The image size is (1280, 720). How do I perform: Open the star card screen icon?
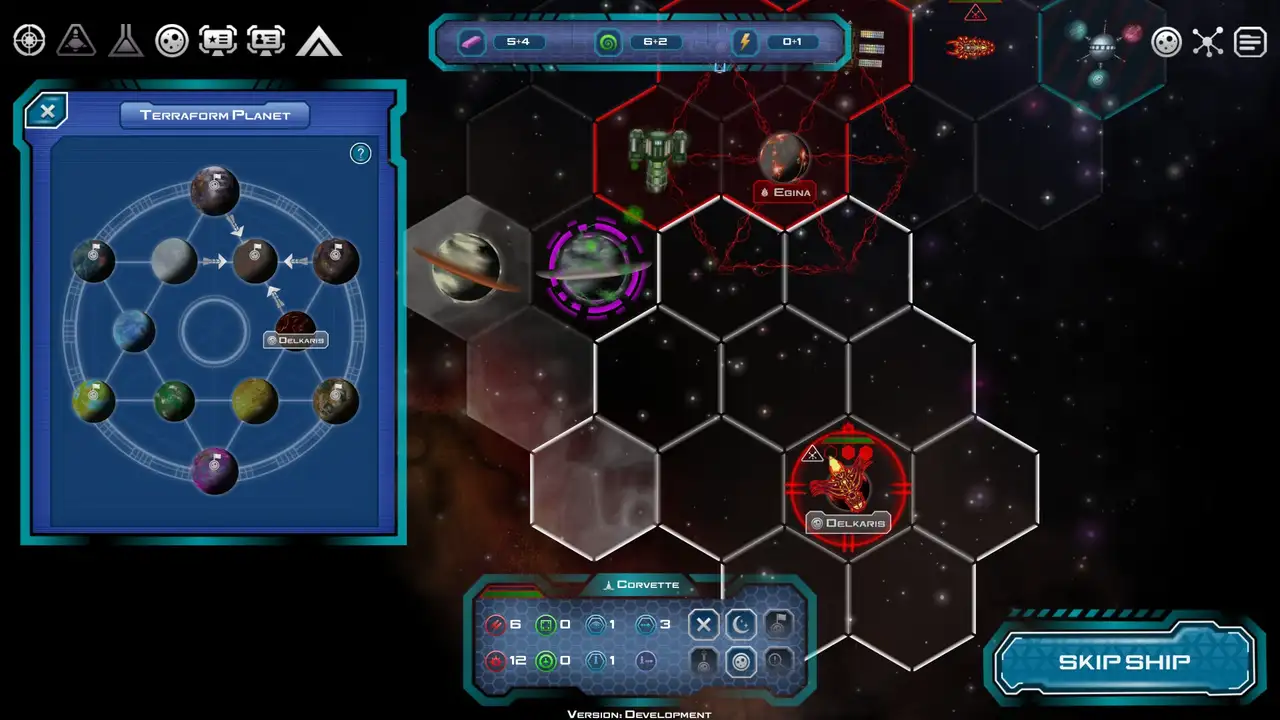(218, 40)
